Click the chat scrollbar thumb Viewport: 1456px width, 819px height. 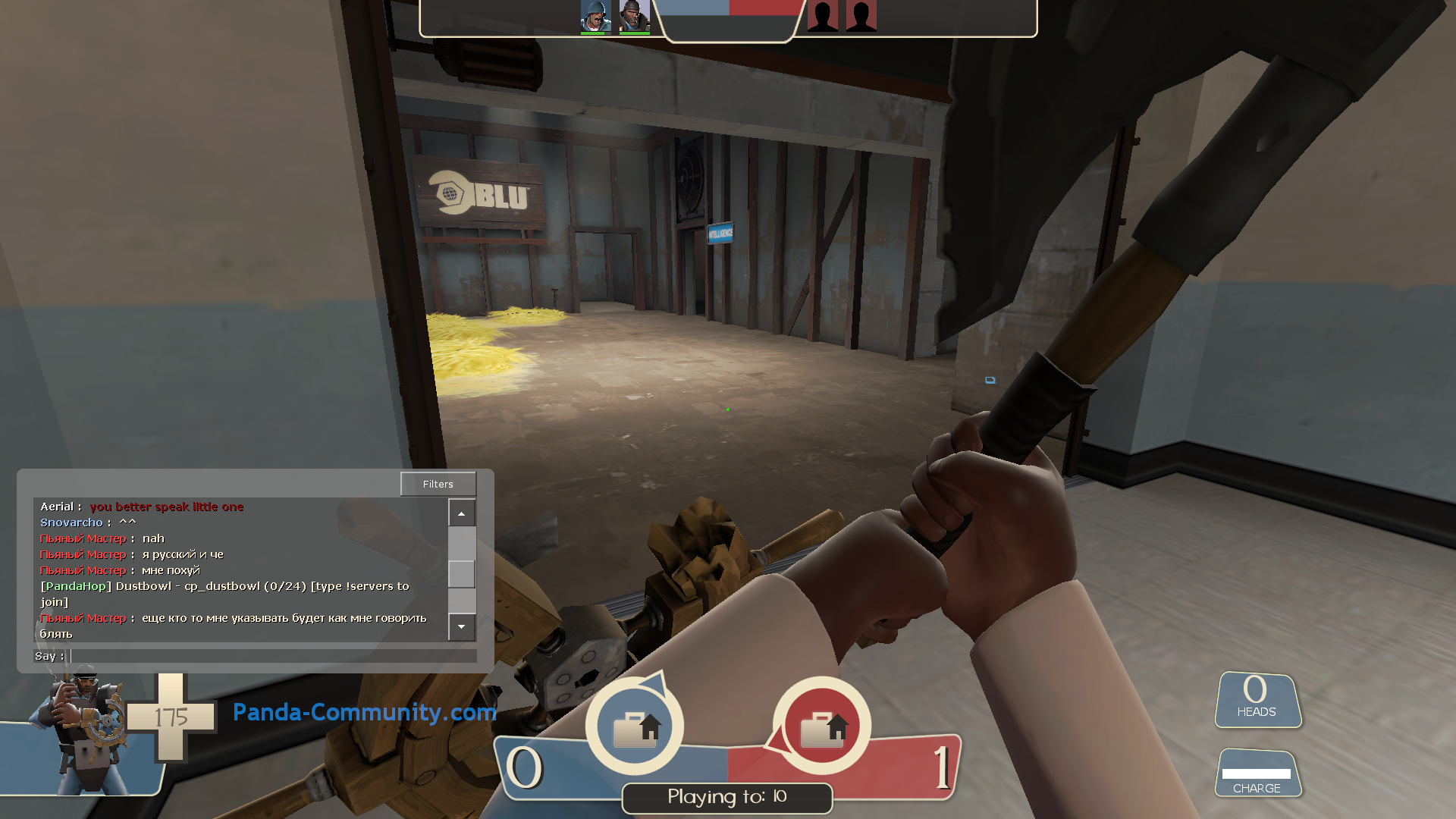461,573
